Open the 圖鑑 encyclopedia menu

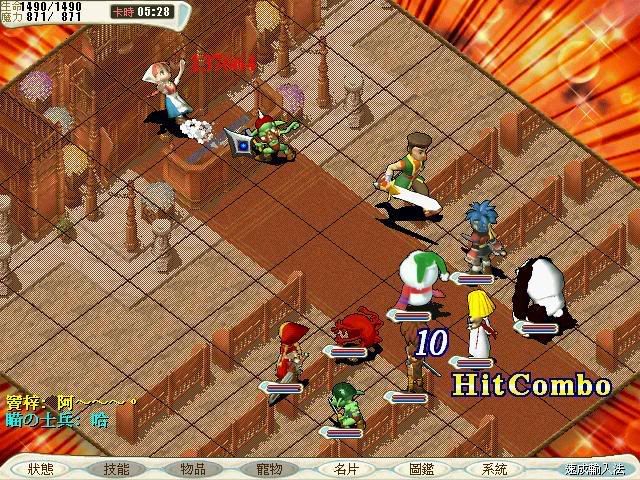tap(421, 468)
